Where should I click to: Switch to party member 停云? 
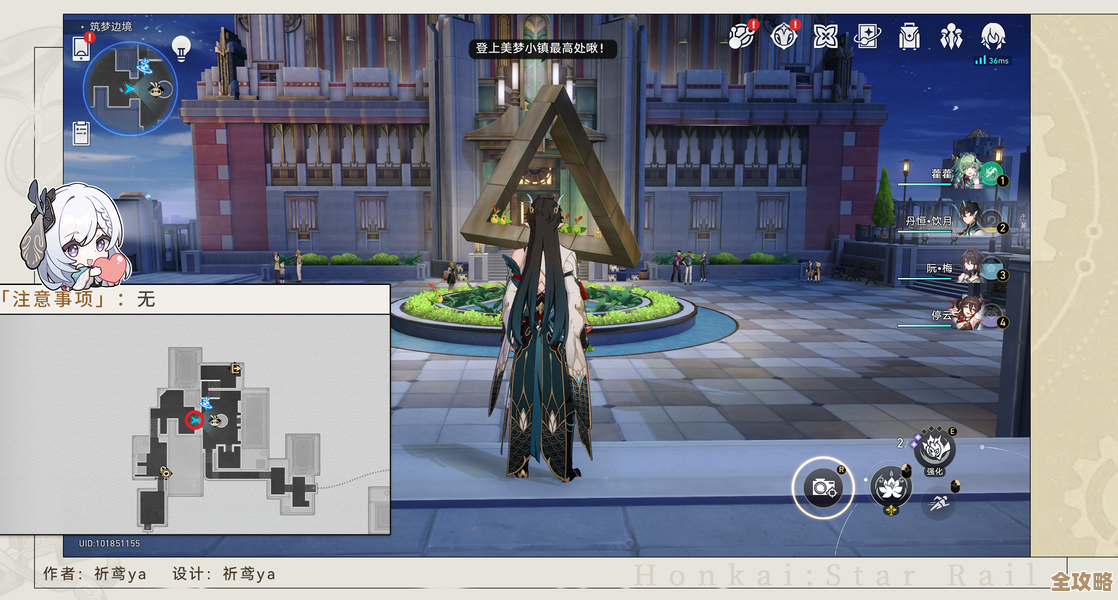pos(968,314)
